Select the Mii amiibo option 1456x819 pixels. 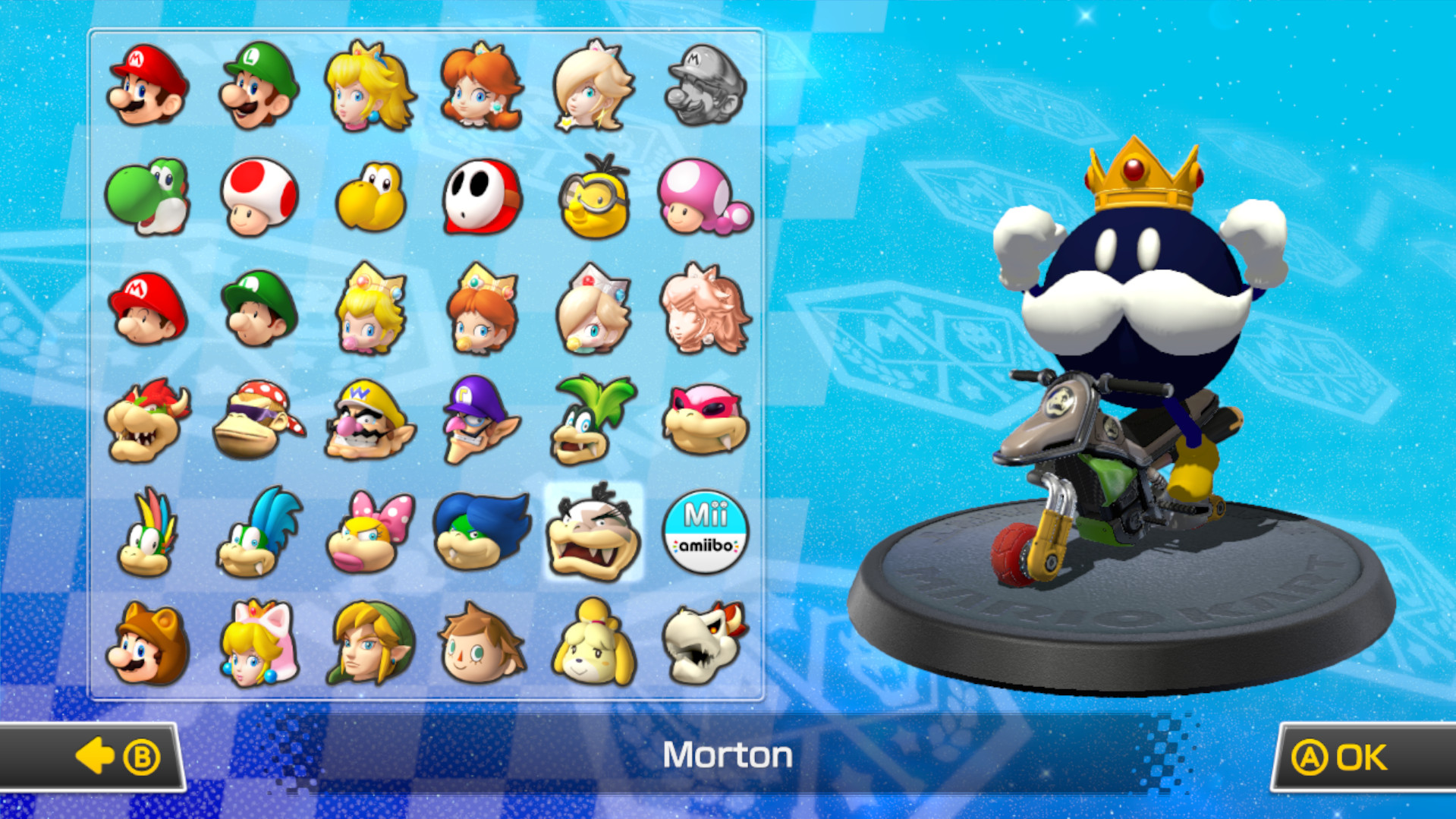click(705, 530)
